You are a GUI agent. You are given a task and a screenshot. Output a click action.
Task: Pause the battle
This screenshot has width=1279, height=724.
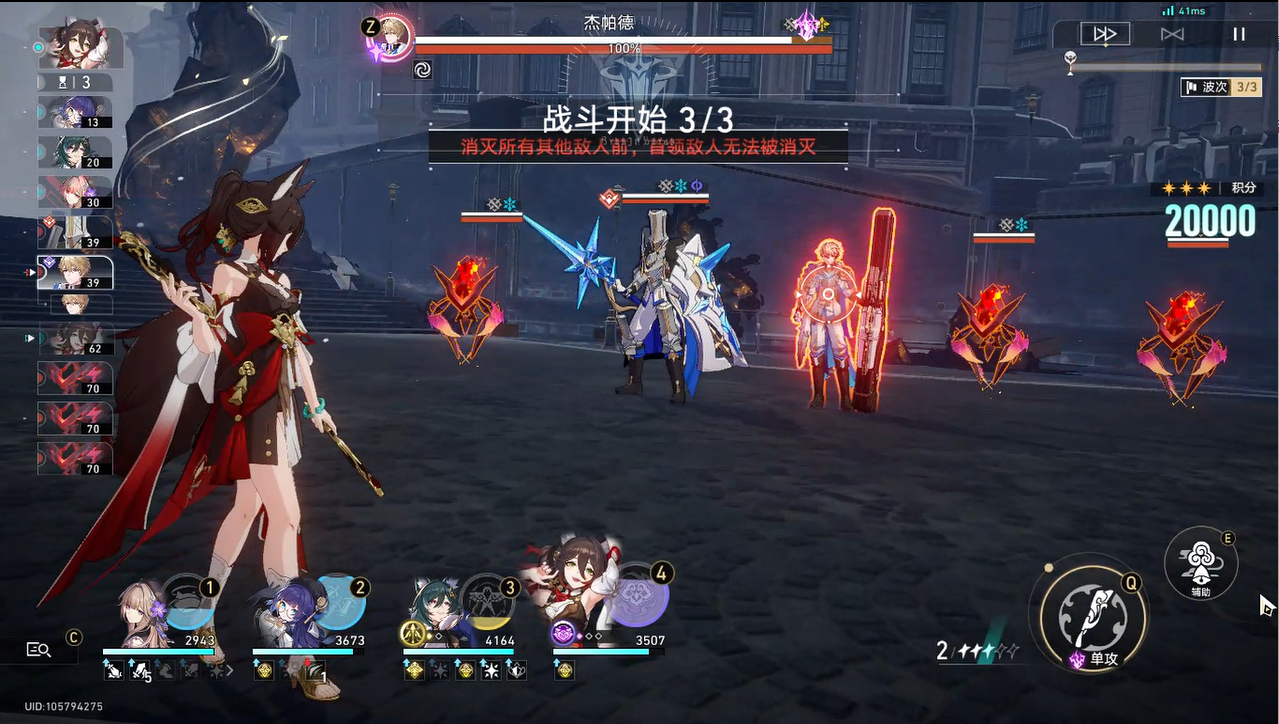point(1239,34)
